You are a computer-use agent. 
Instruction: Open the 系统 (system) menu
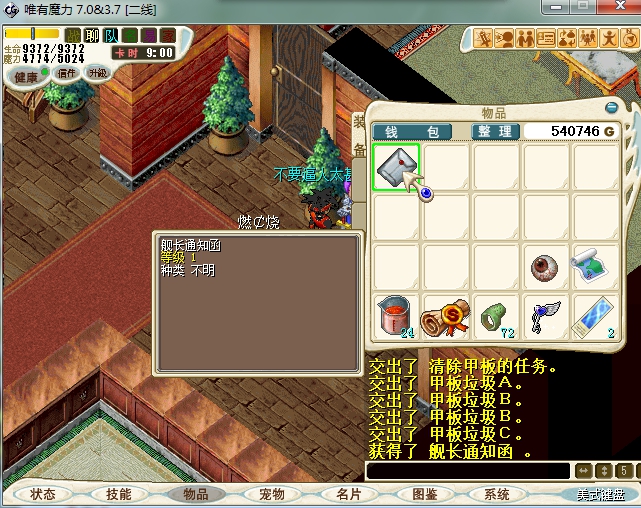pyautogui.click(x=497, y=494)
